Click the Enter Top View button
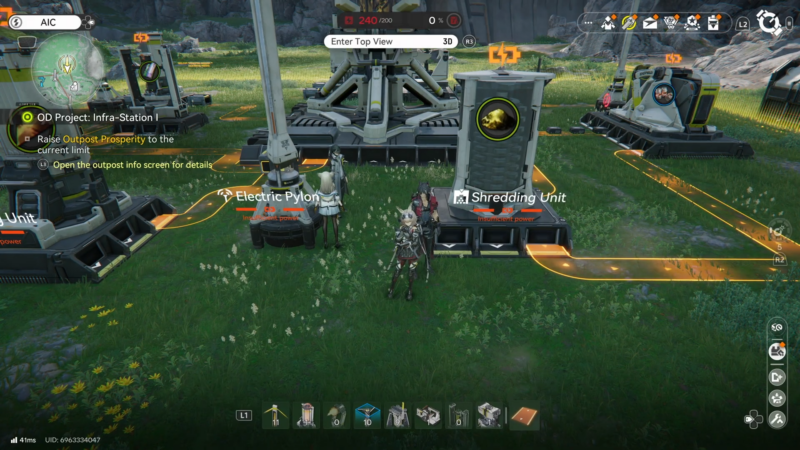The image size is (800, 450). [392, 41]
